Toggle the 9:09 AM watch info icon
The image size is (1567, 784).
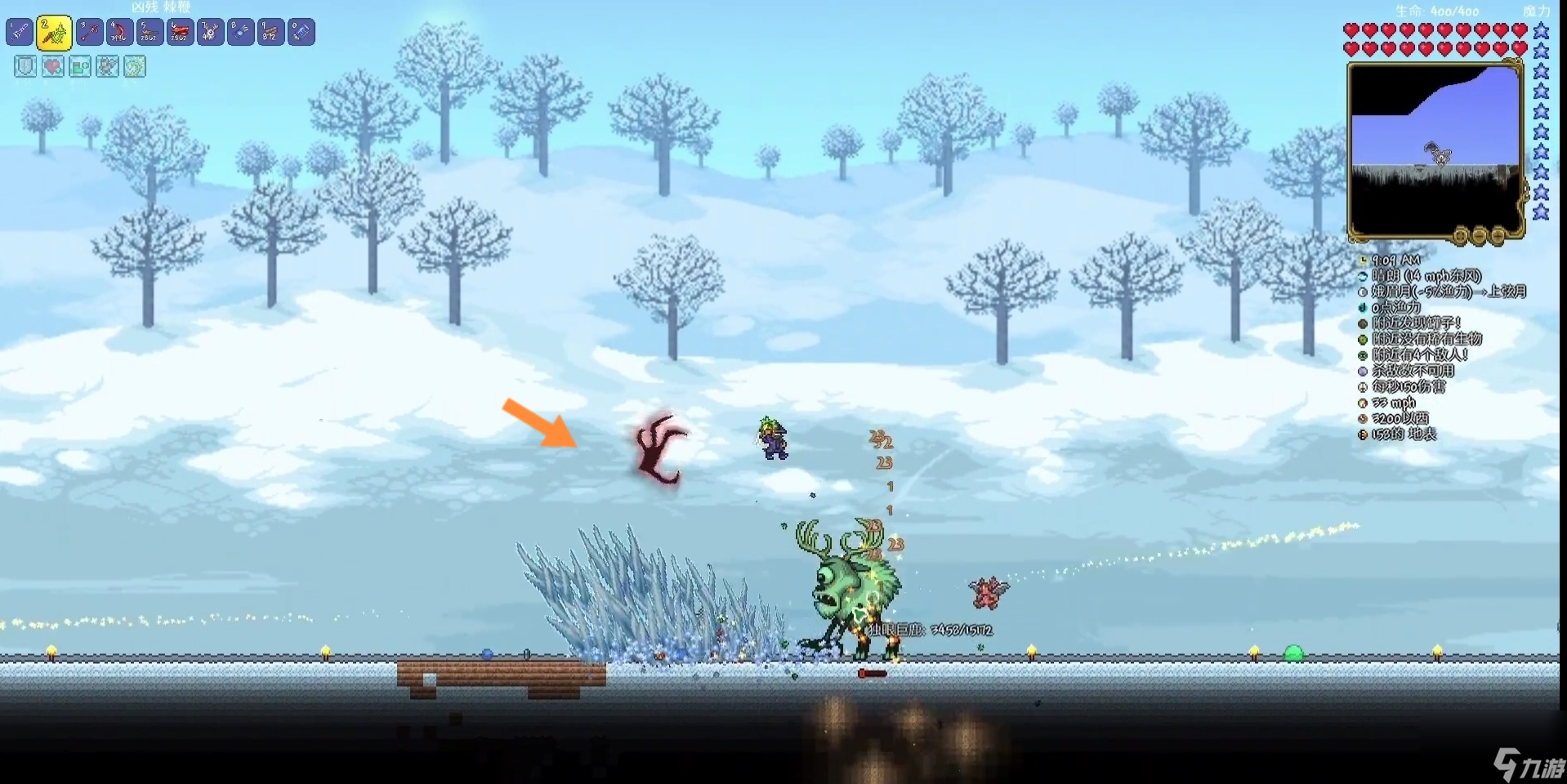pos(1363,261)
